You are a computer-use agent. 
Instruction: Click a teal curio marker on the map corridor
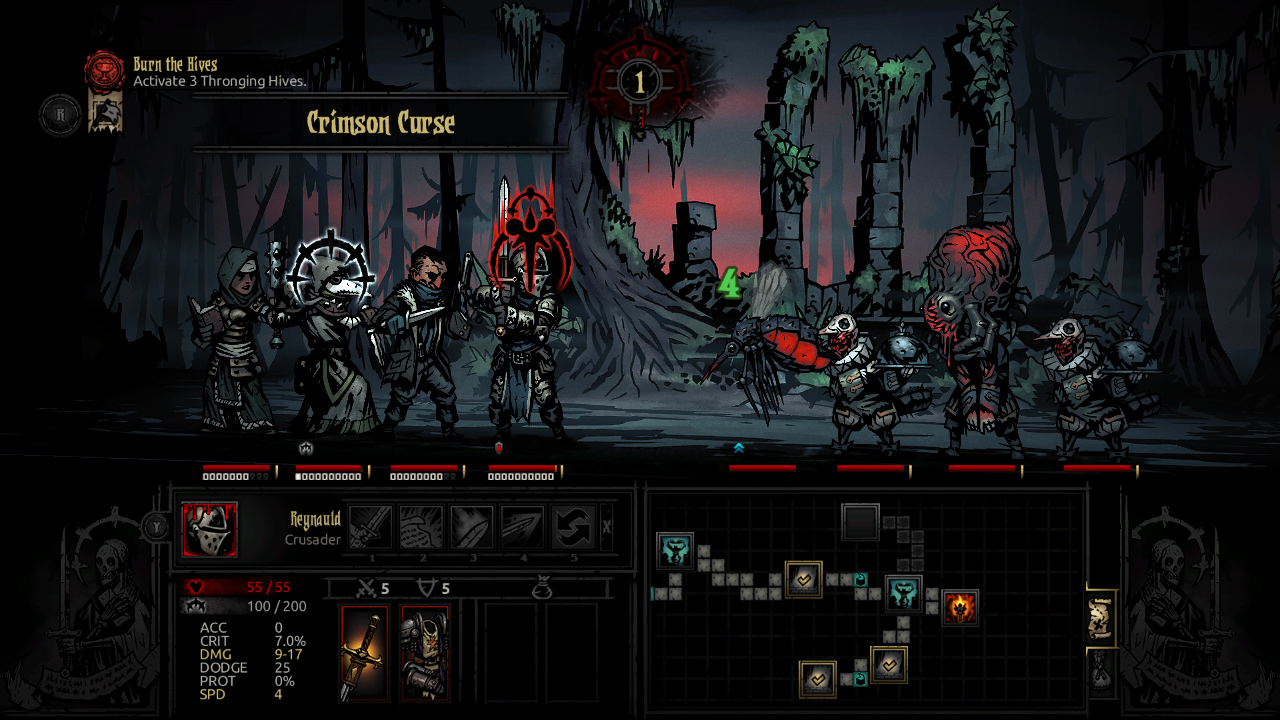(x=860, y=580)
